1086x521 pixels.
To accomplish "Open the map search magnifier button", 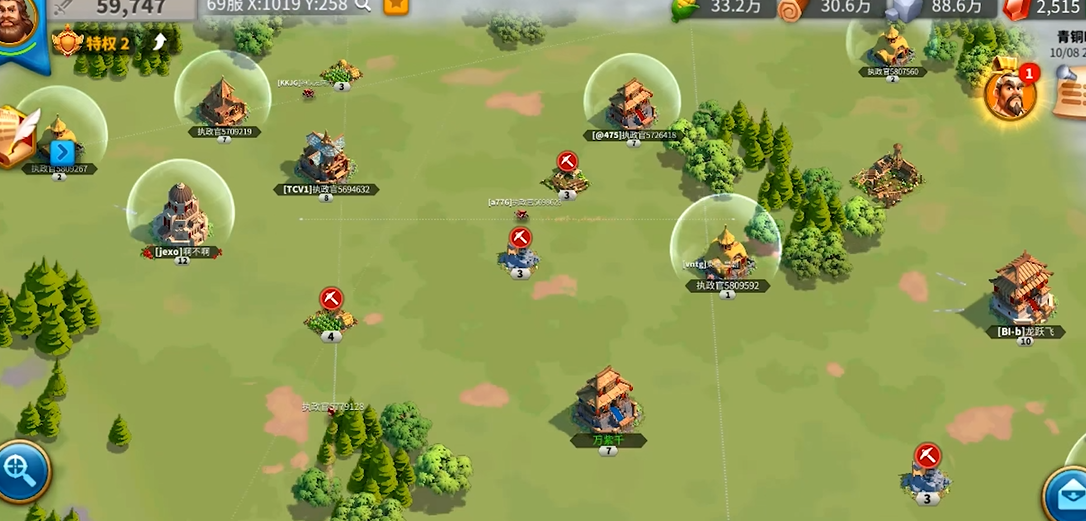I will click(18, 468).
